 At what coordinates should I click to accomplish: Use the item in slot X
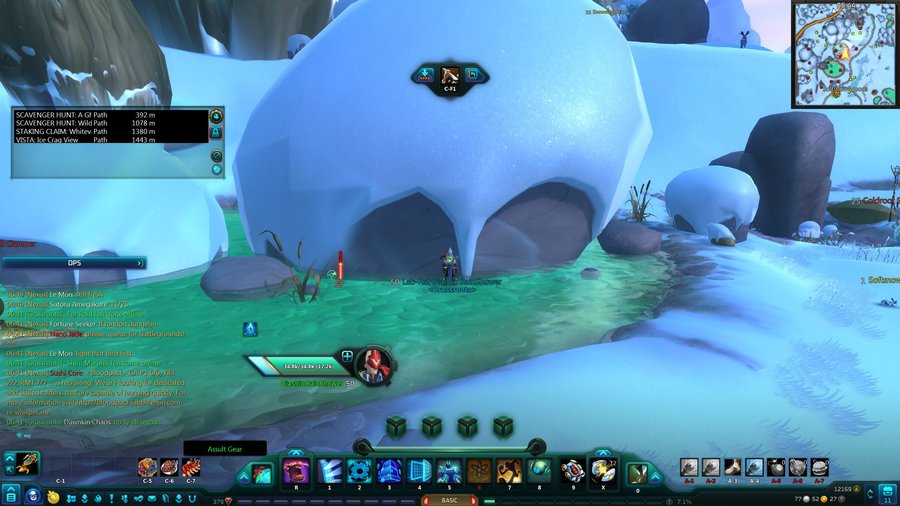[602, 470]
